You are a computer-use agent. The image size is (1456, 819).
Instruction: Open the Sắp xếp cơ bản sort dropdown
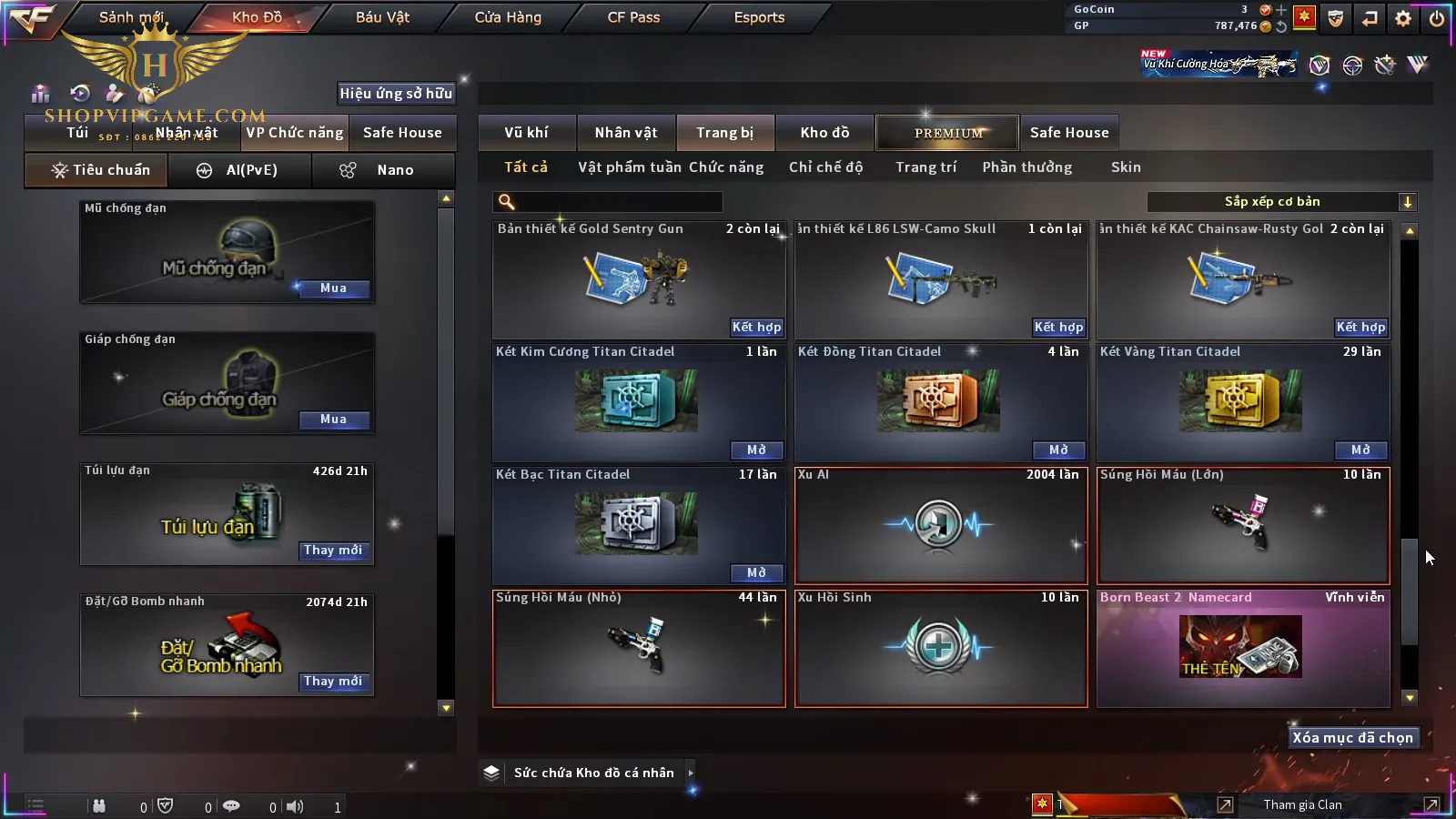pos(1281,202)
